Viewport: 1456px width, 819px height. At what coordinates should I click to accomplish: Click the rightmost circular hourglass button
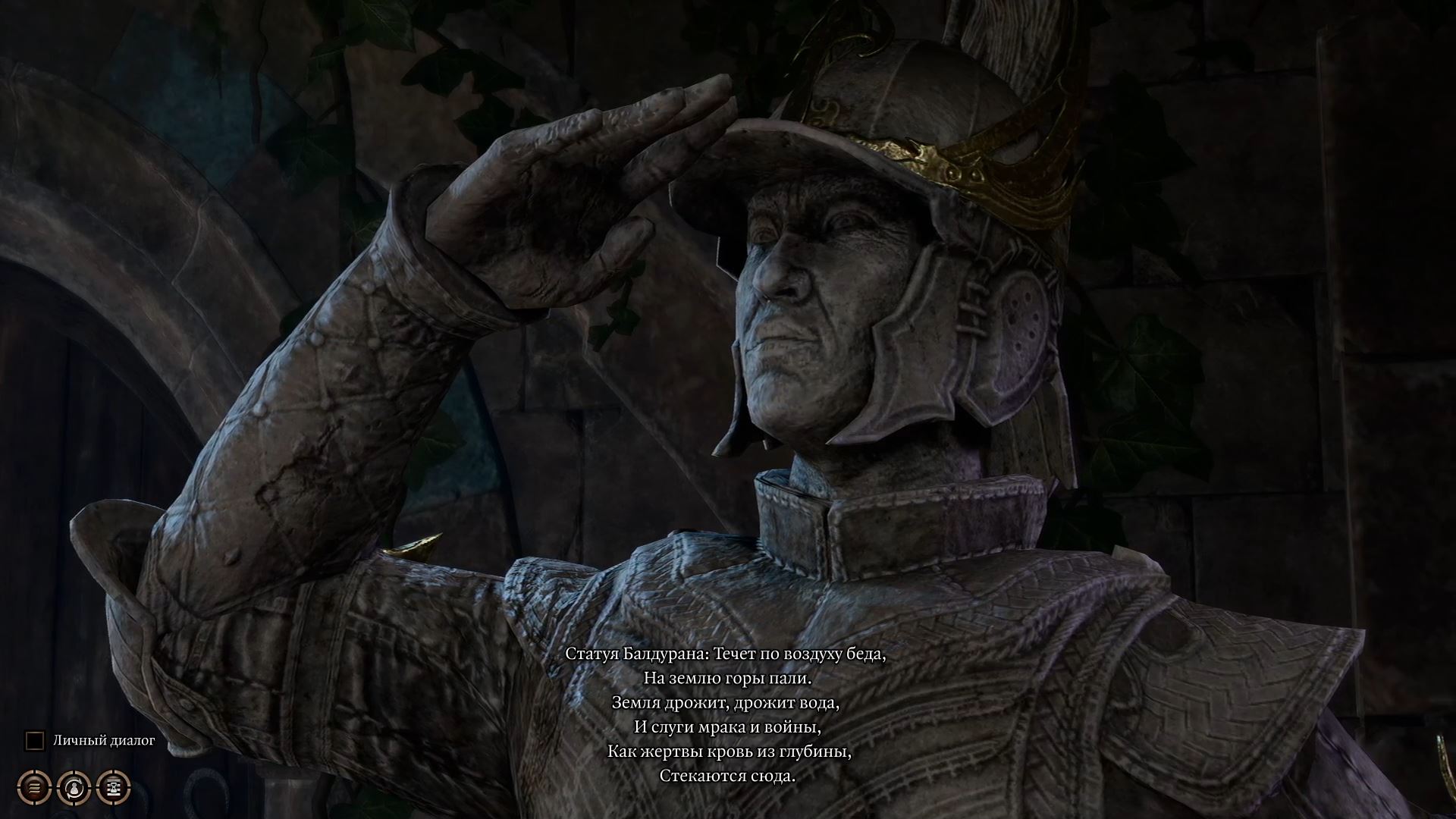[112, 786]
